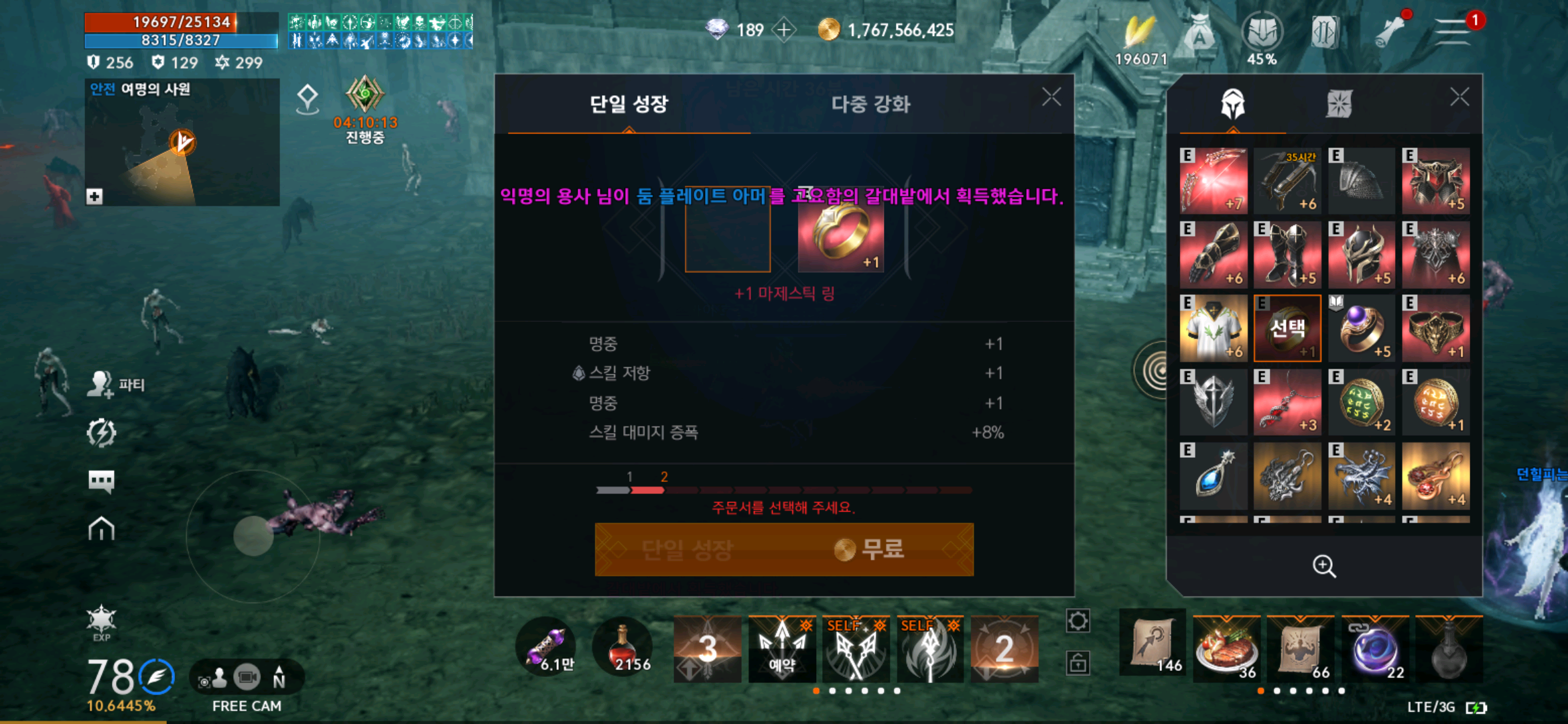Switch to the 다중 강화 tab
1568x724 pixels.
coord(871,104)
